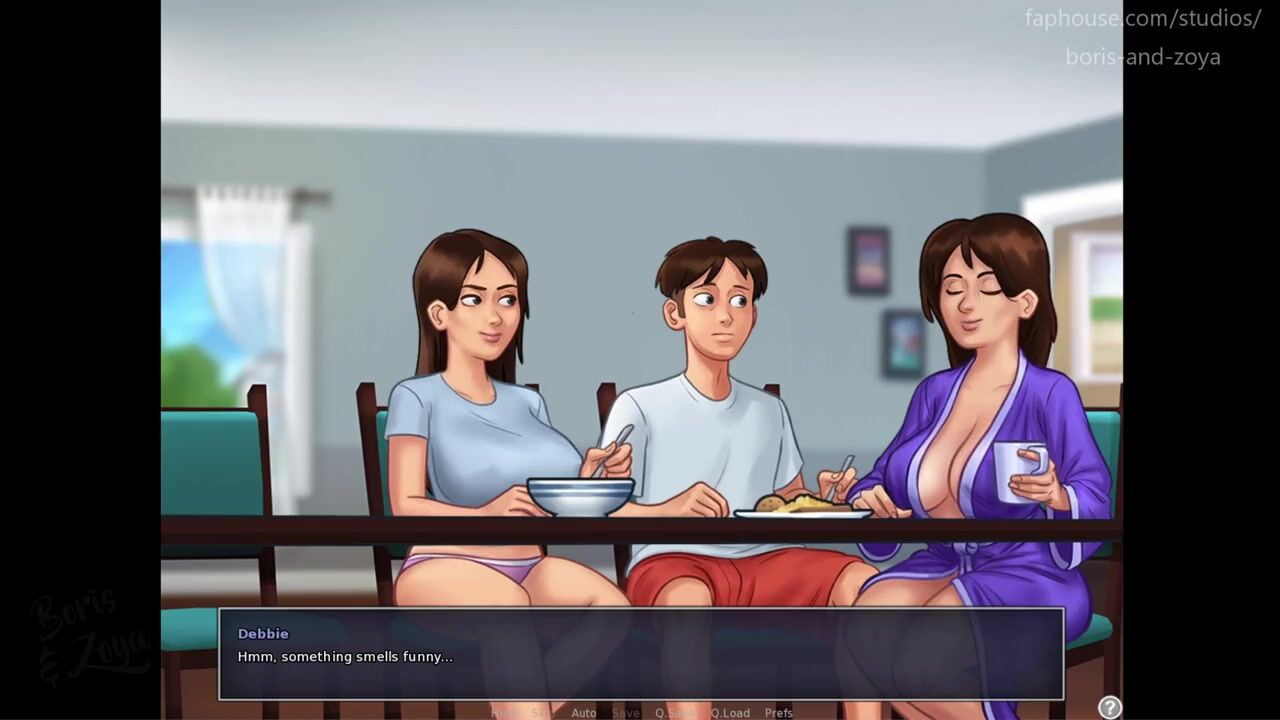Viewport: 1280px width, 720px height.
Task: Quick save with Q.Save
Action: click(675, 713)
